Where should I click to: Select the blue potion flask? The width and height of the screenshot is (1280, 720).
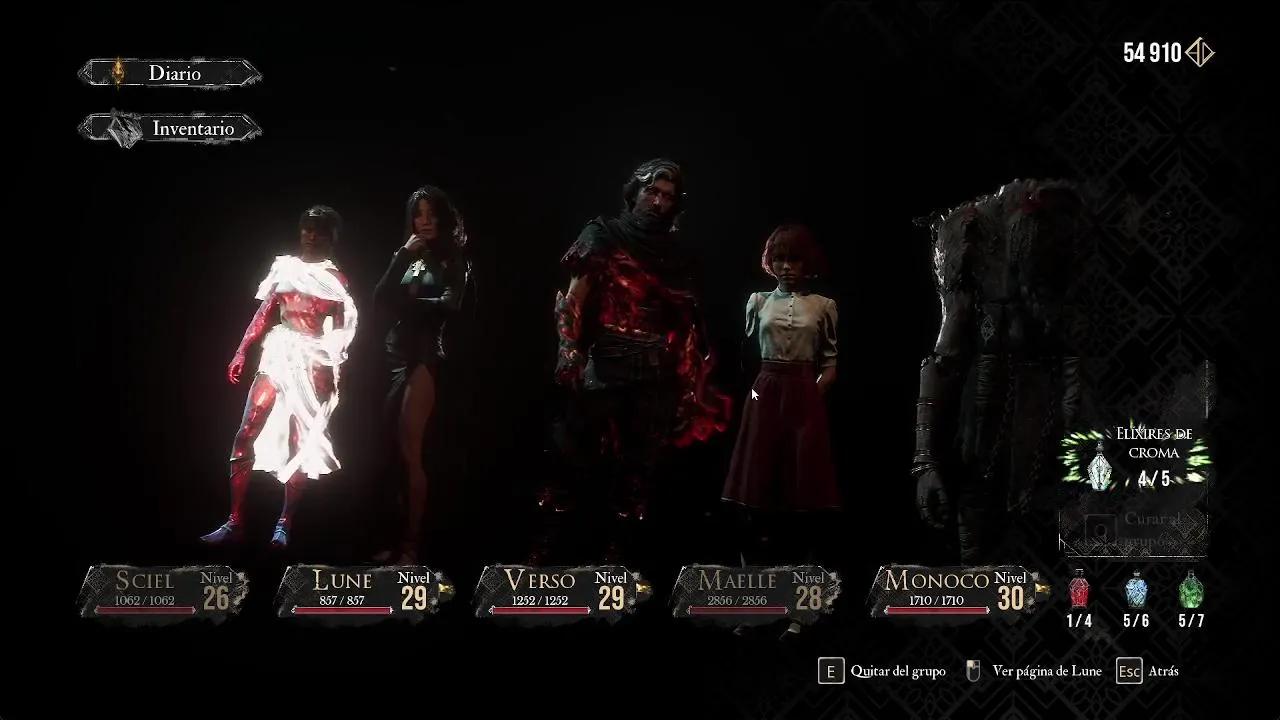point(1135,592)
